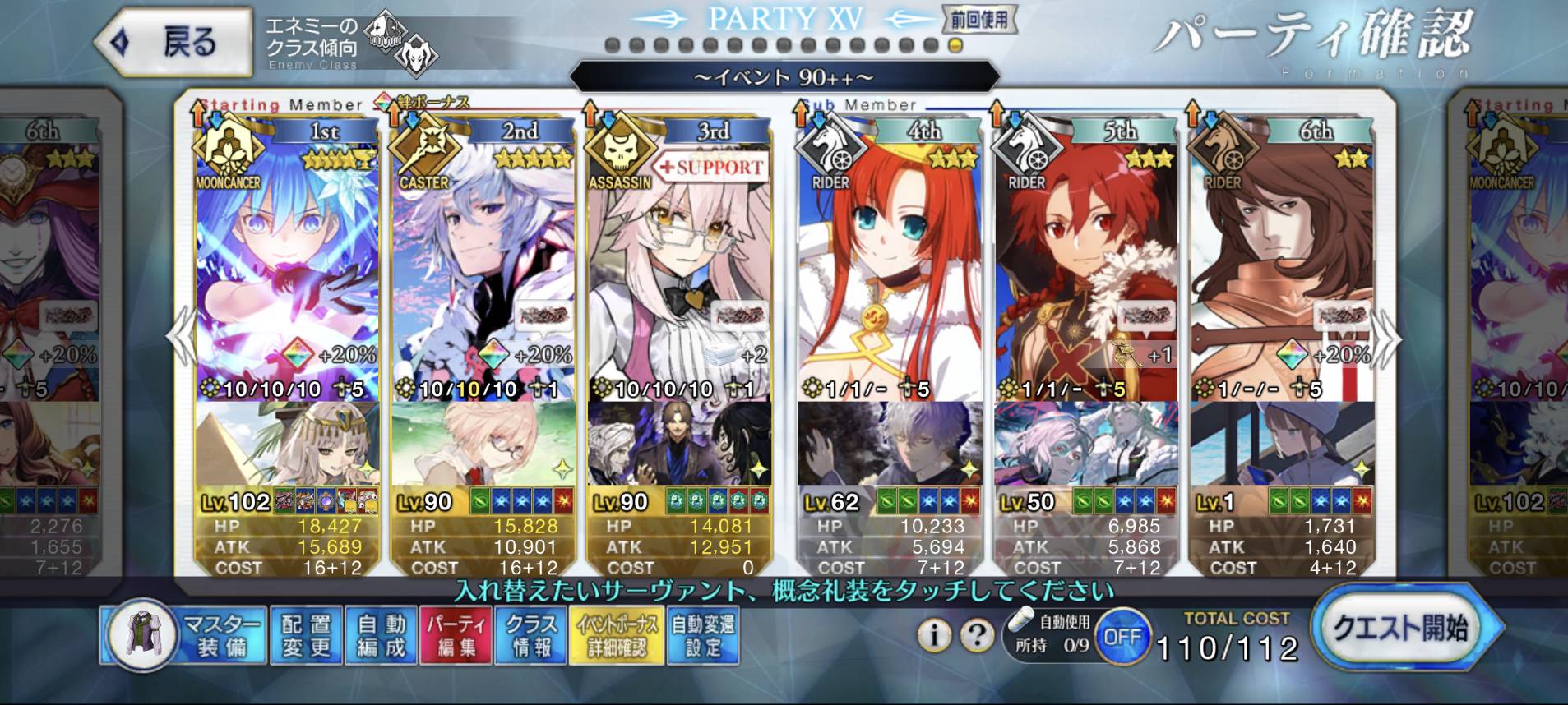This screenshot has height=705, width=1568.
Task: Switch to previous party with left arrow
Action: [x=179, y=339]
